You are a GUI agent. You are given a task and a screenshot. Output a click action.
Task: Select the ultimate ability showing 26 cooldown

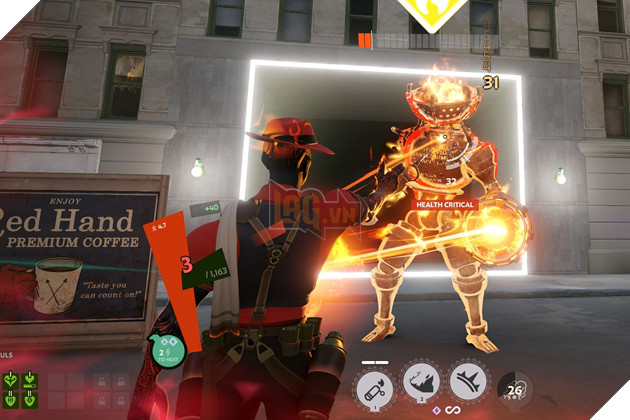(x=515, y=389)
